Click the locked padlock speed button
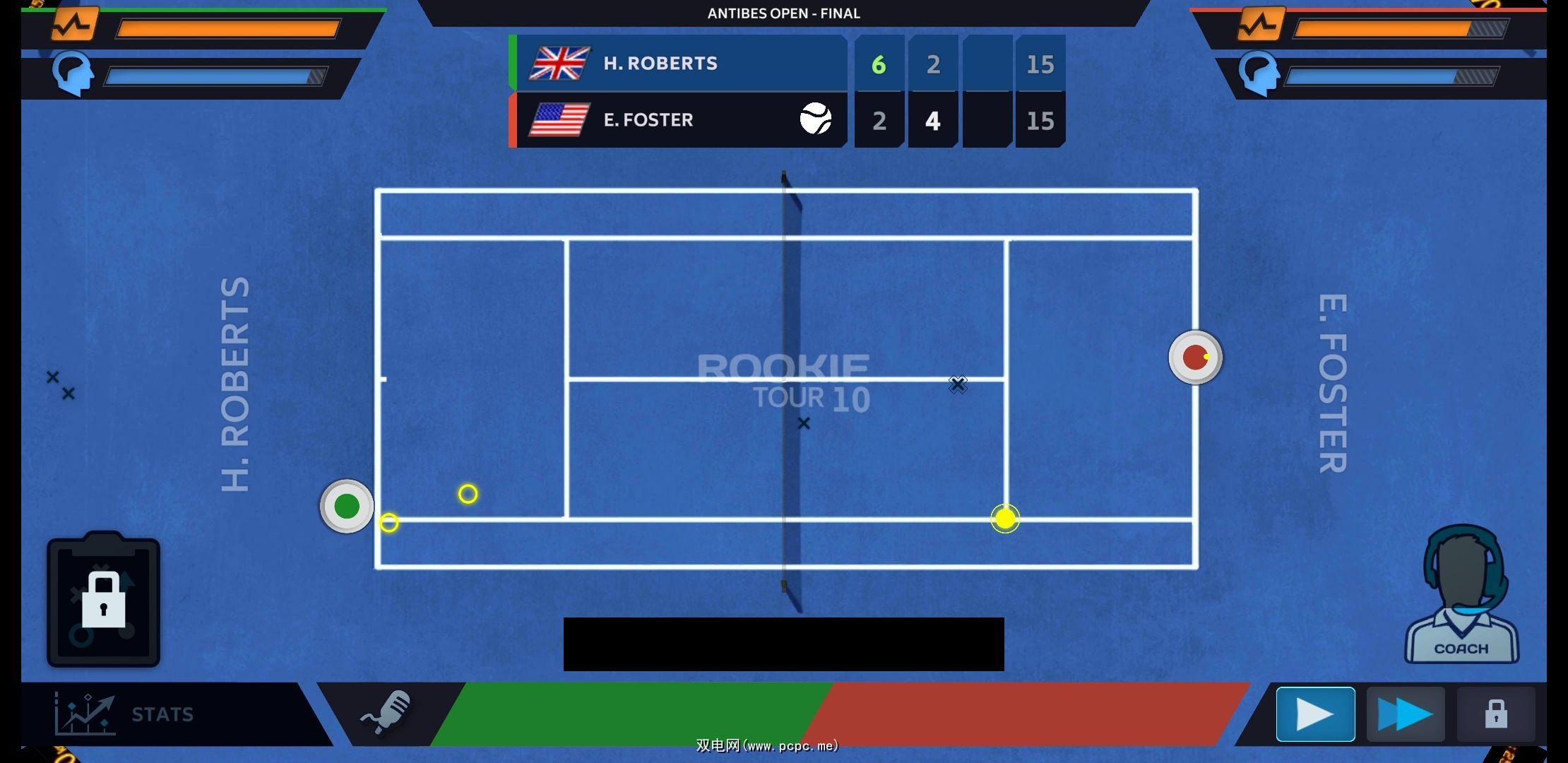Image resolution: width=1568 pixels, height=763 pixels. point(1495,714)
